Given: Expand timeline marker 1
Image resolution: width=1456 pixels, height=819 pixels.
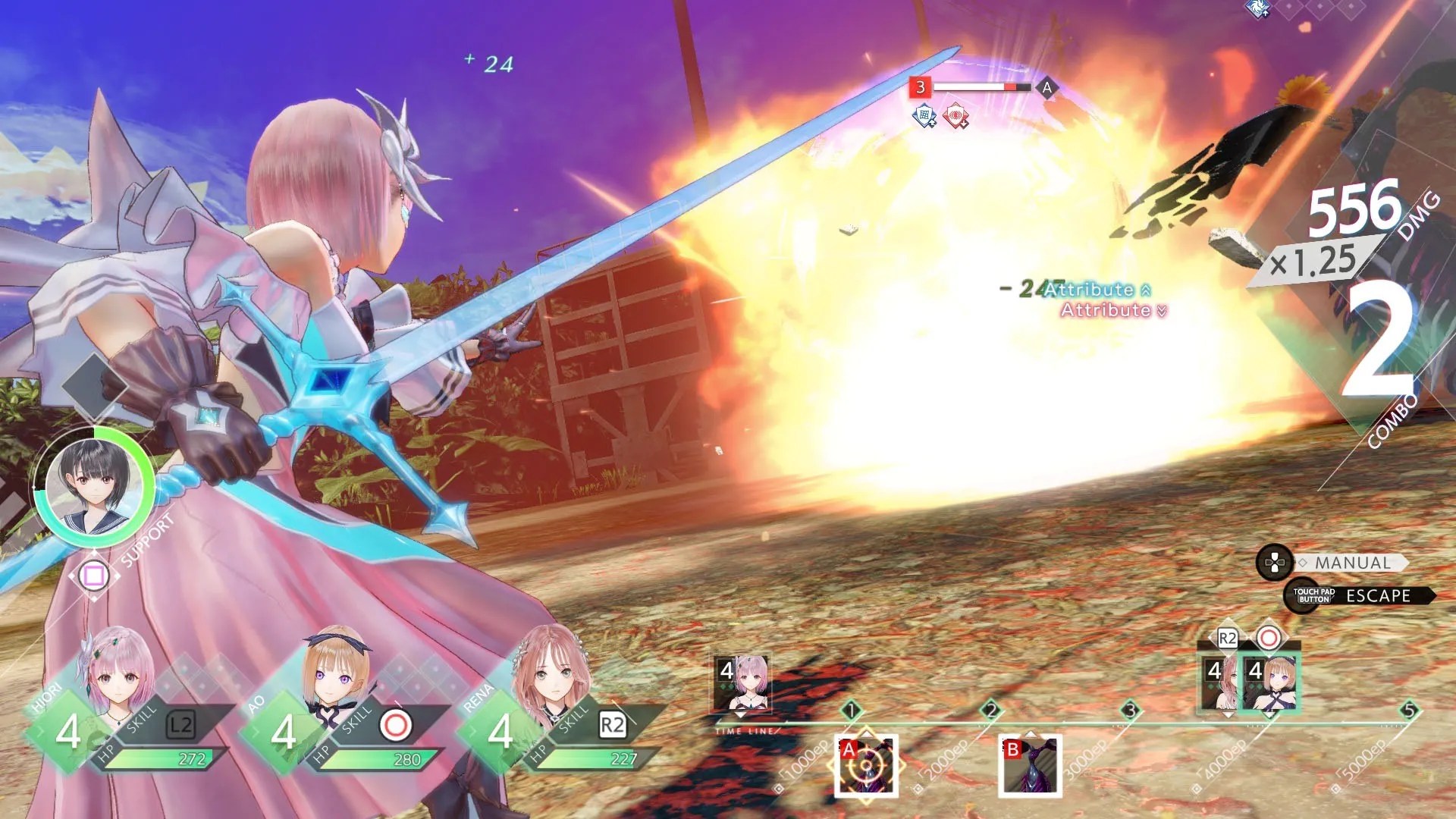Looking at the screenshot, I should coord(852,711).
